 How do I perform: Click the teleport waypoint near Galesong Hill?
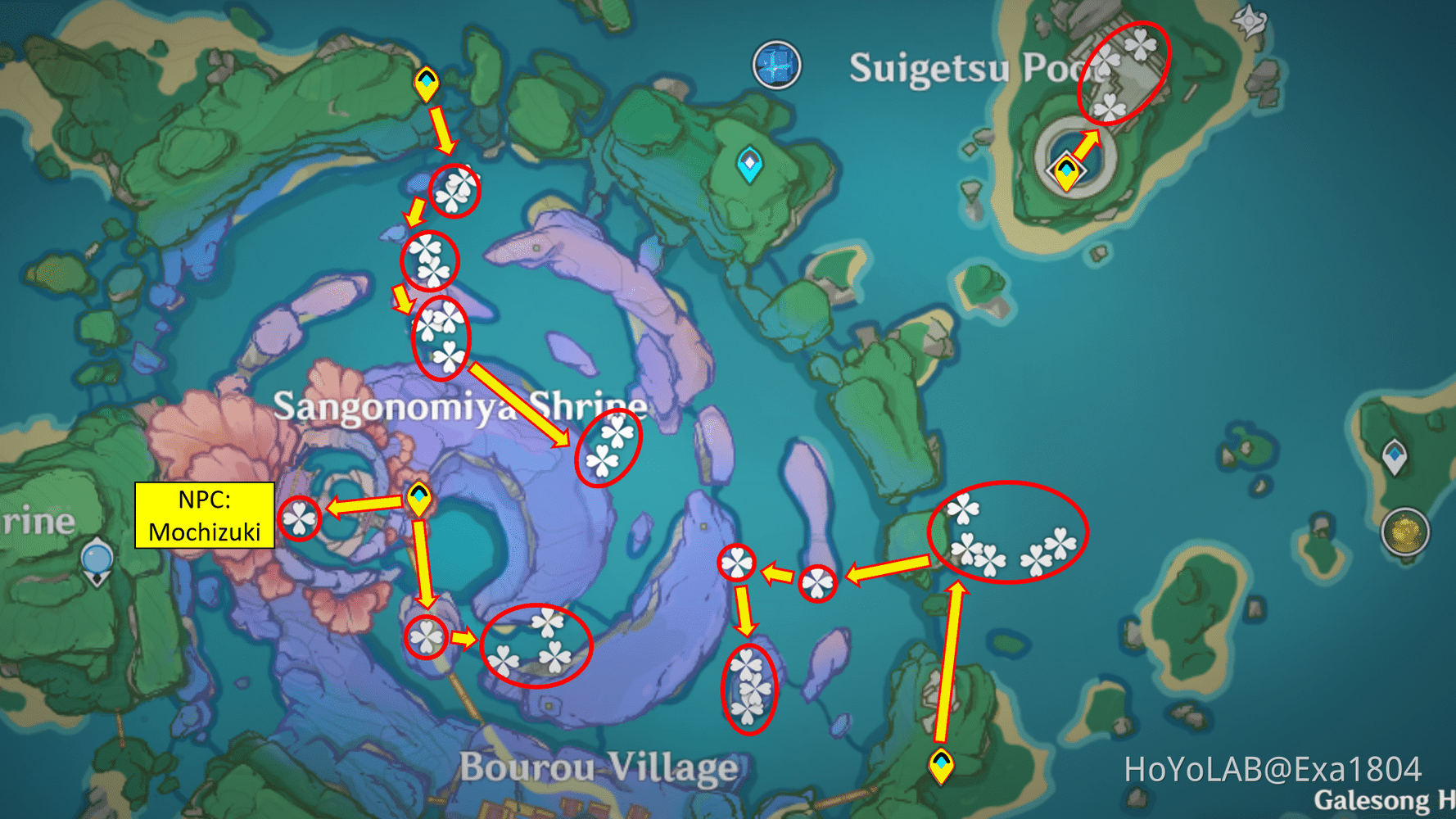click(x=942, y=766)
